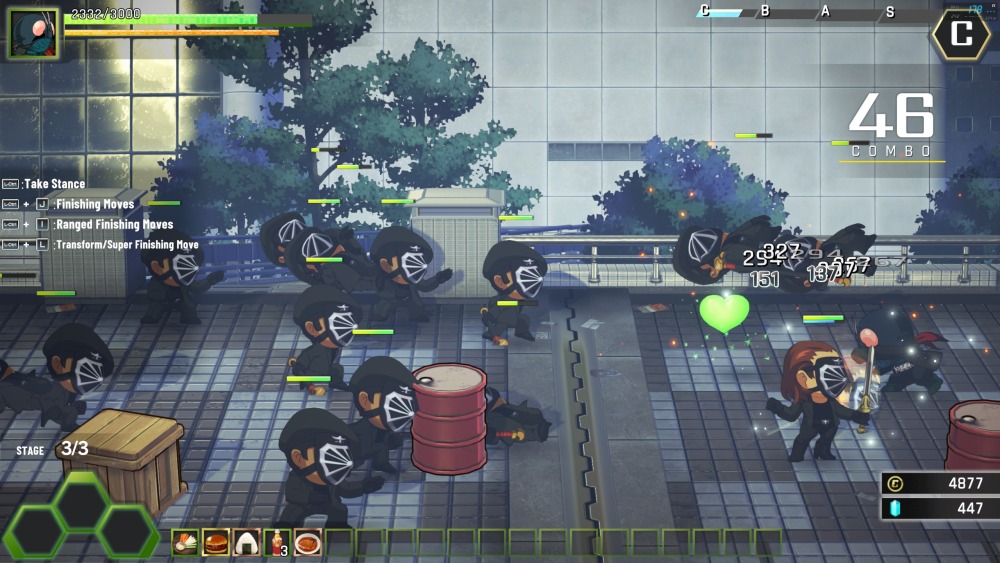Screen dimensions: 1000x563
Task: Select the vegetable plate item slot
Action: click(186, 543)
